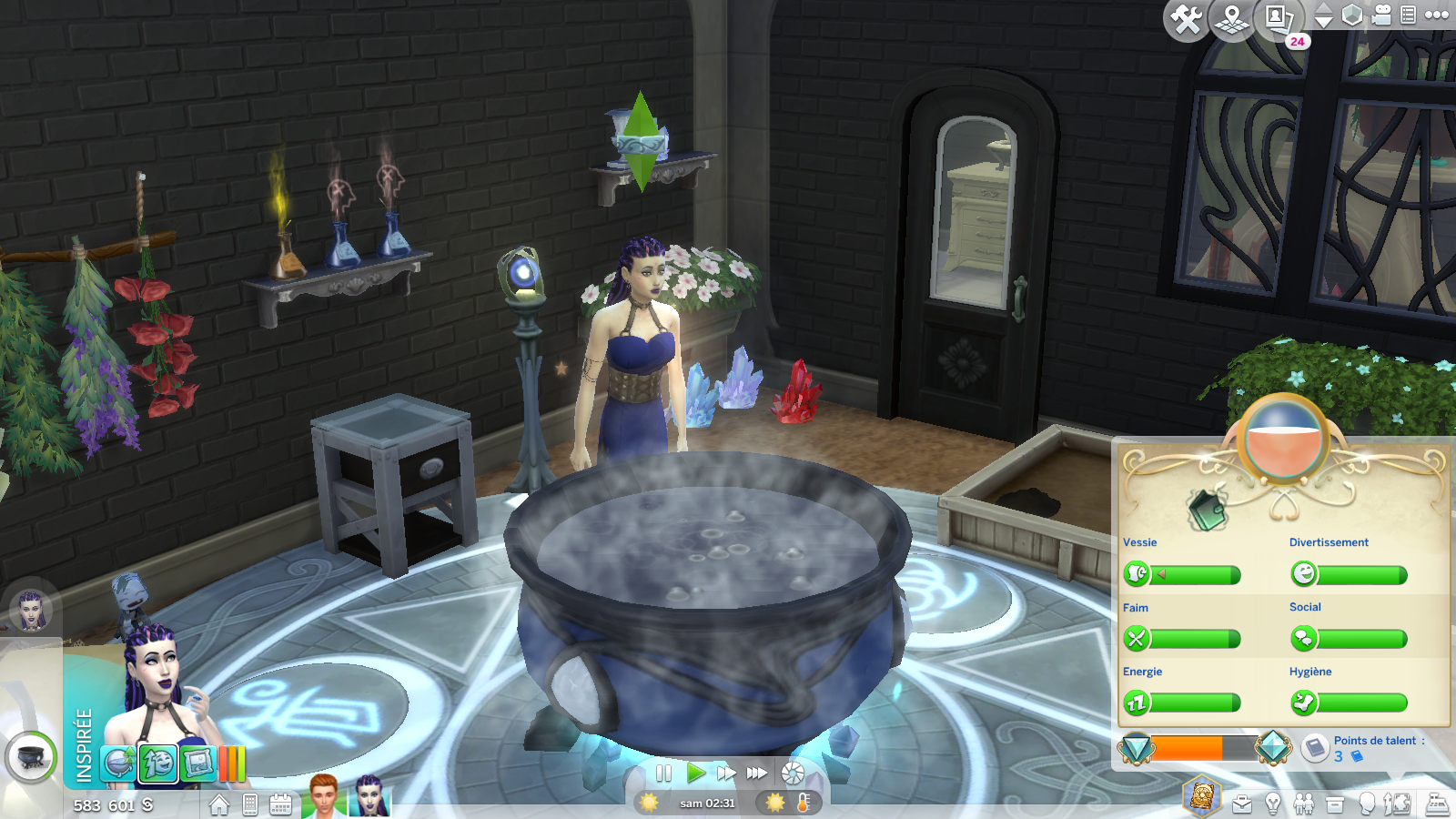The width and height of the screenshot is (1456, 819).
Task: Open the map view pin icon
Action: (1232, 19)
